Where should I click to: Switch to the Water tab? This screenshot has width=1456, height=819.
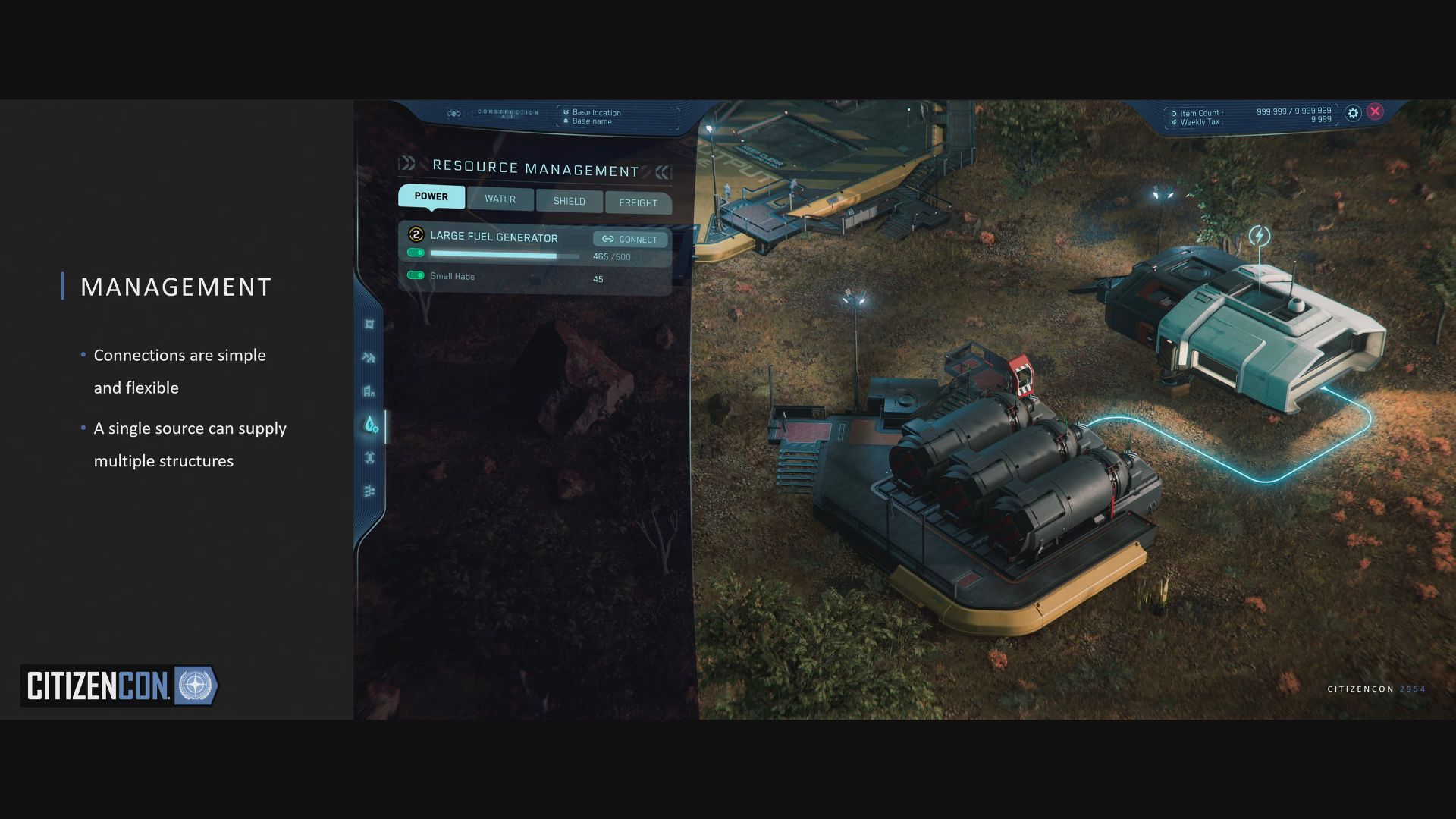(500, 199)
